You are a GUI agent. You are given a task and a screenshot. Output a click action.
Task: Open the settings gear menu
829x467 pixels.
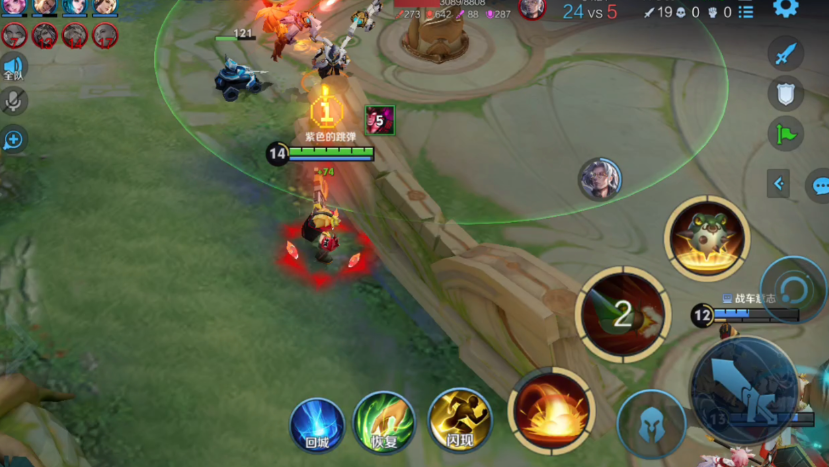[786, 8]
